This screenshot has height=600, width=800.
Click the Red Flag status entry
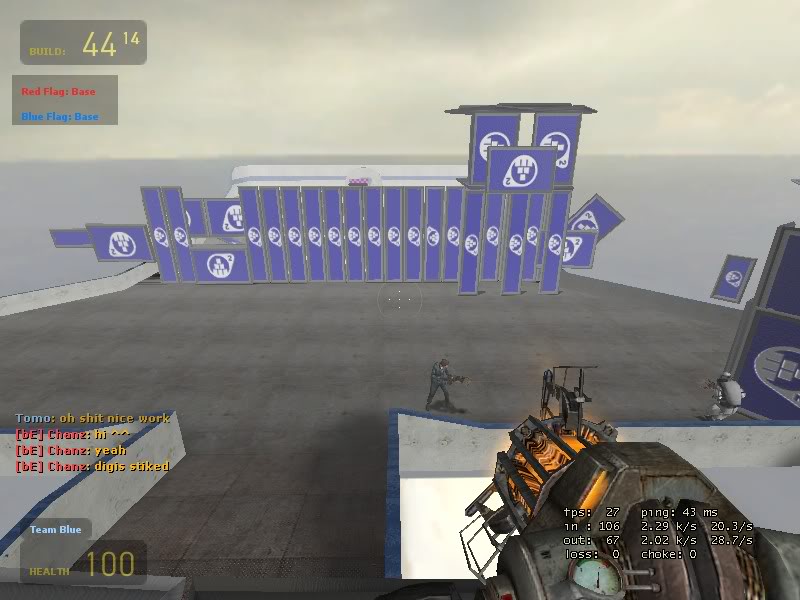tap(58, 92)
